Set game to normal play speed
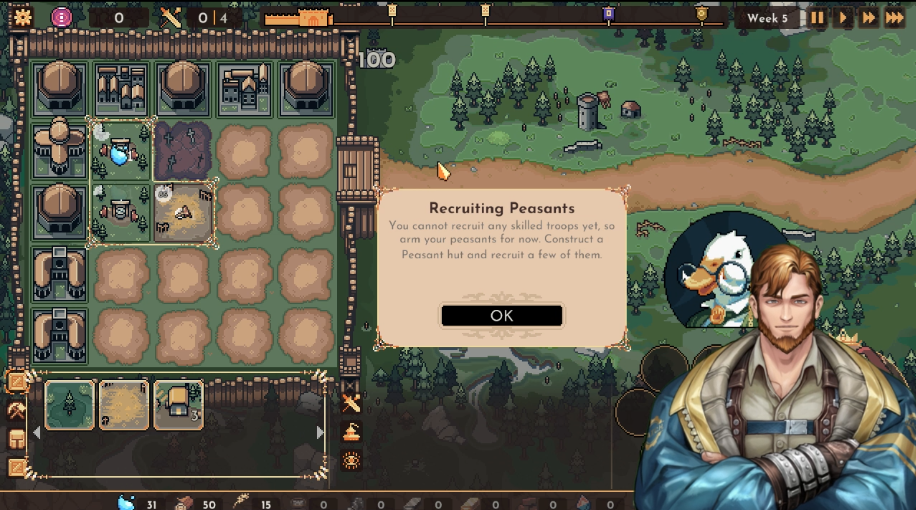916x510 pixels. coord(844,18)
